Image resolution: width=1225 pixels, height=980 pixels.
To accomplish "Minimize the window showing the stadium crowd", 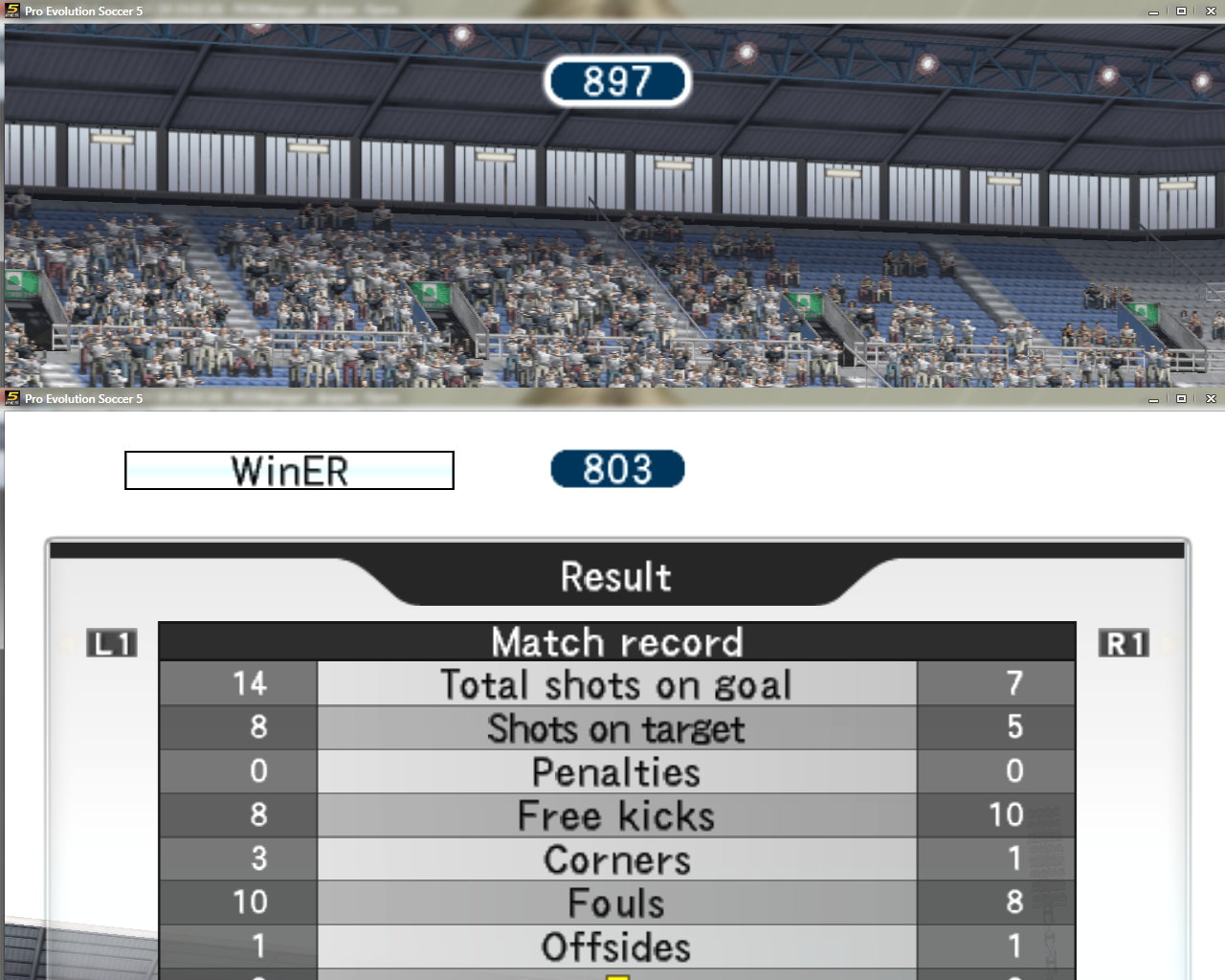I will coord(1153,11).
